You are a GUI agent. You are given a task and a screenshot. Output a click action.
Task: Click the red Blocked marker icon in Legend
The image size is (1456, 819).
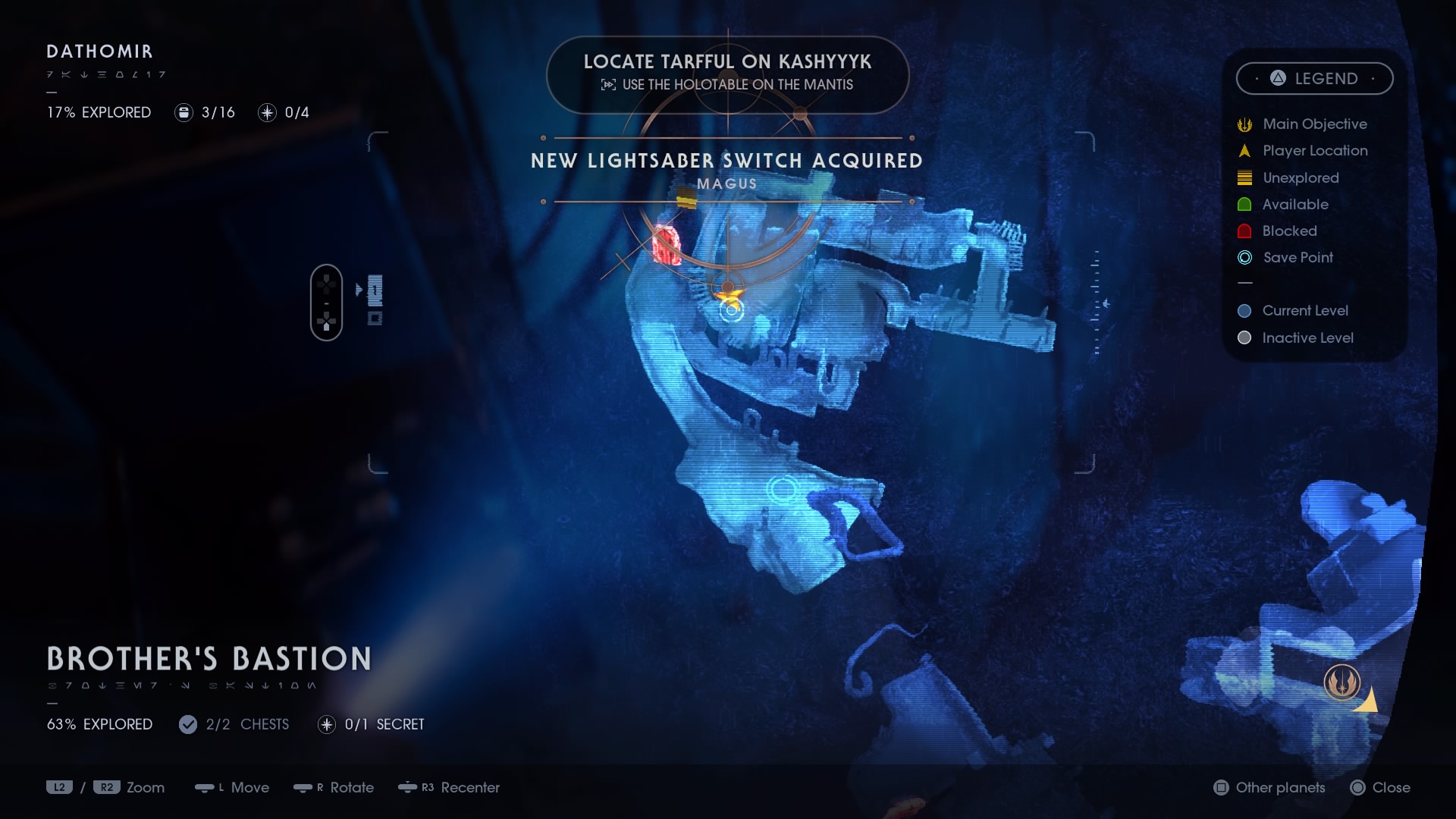tap(1244, 231)
